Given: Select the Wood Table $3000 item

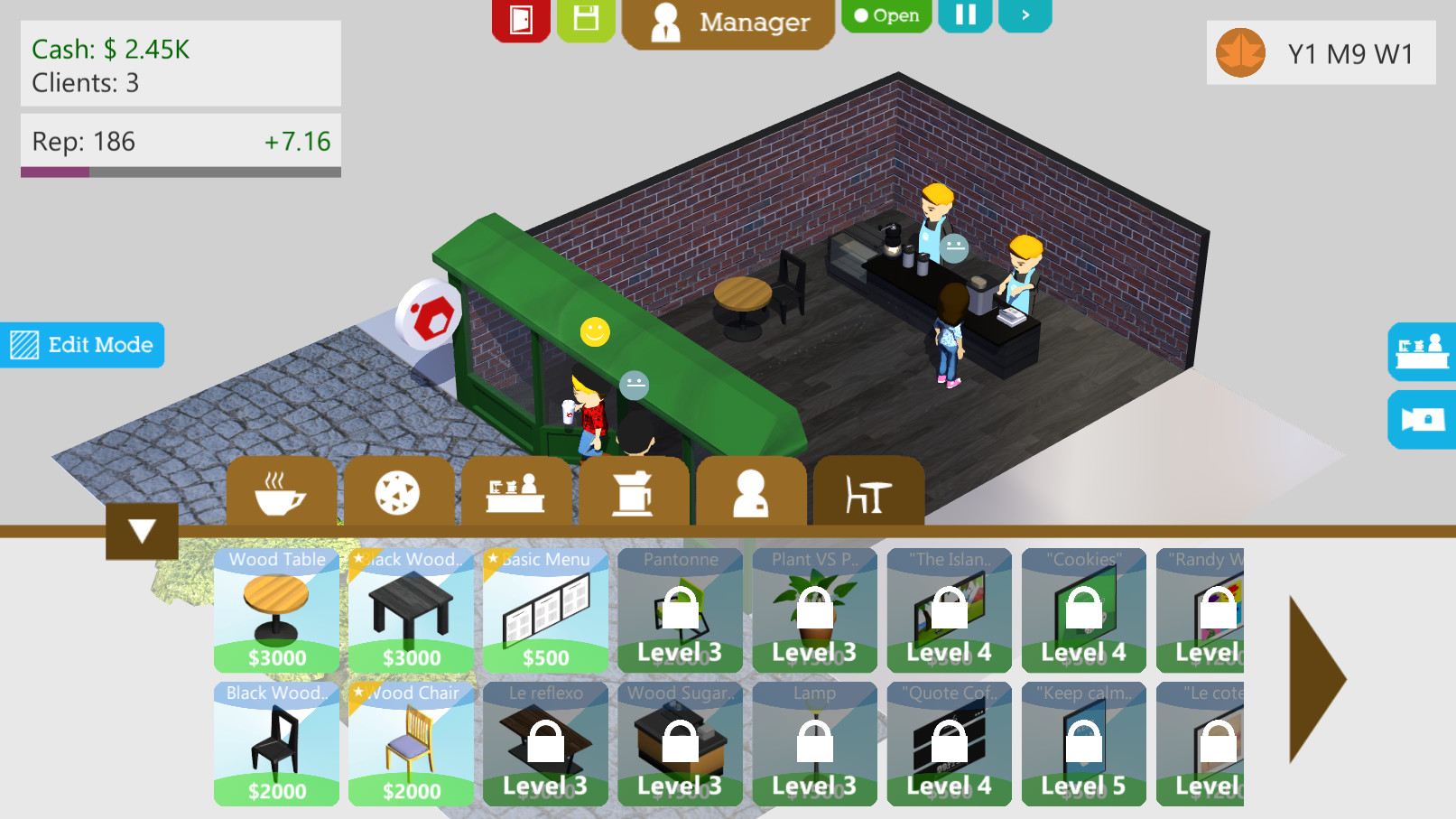Looking at the screenshot, I should (276, 610).
